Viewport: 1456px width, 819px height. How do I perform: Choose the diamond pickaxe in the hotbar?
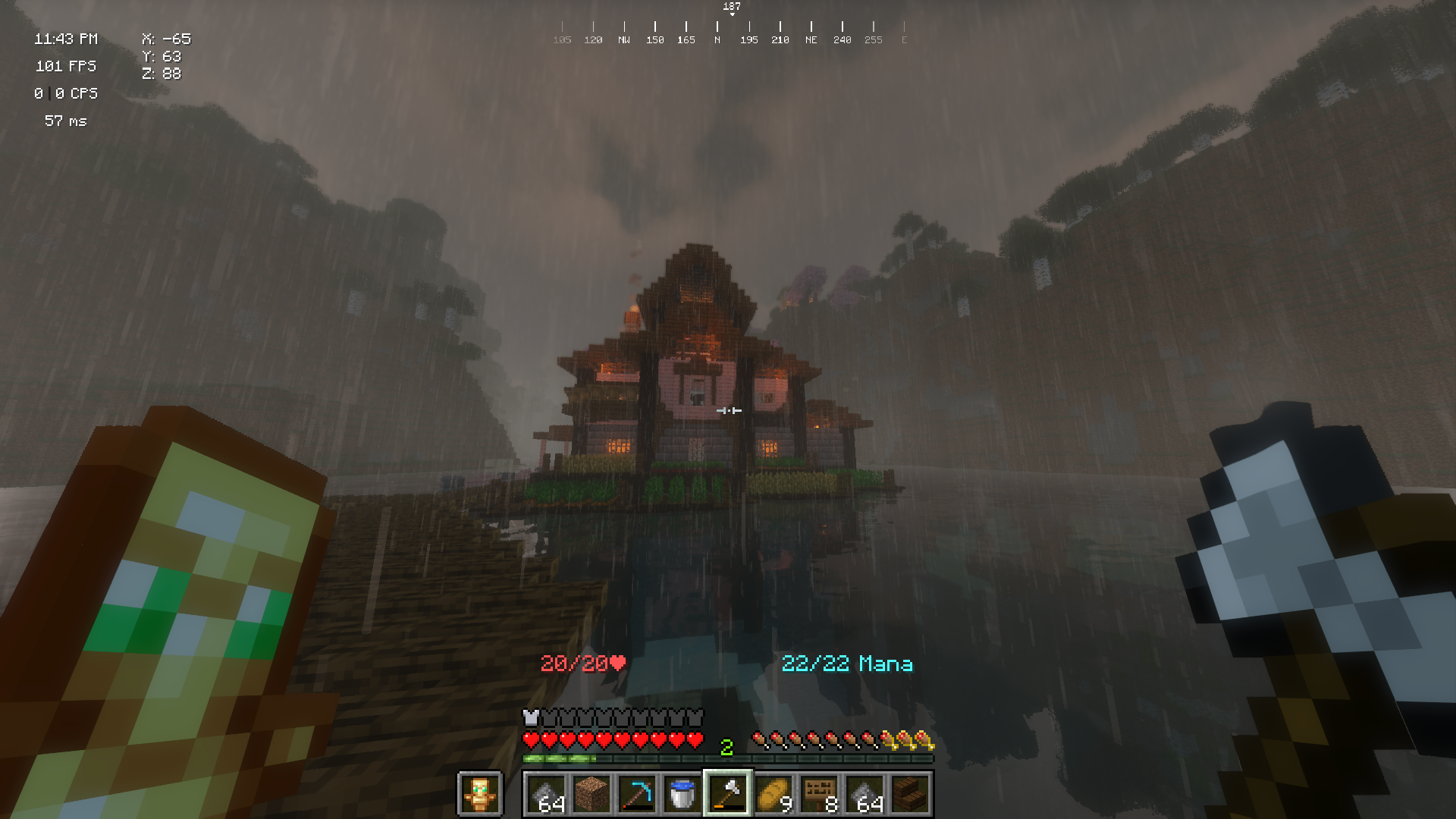[637, 794]
